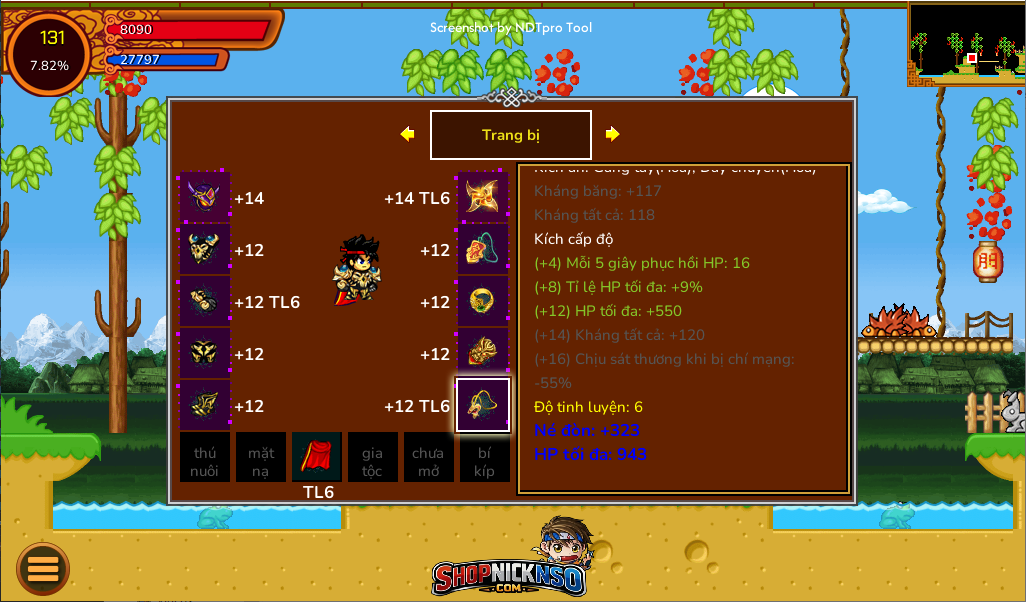The width and height of the screenshot is (1026, 602).
Task: Open the 'bí kíp' slot
Action: 485,457
